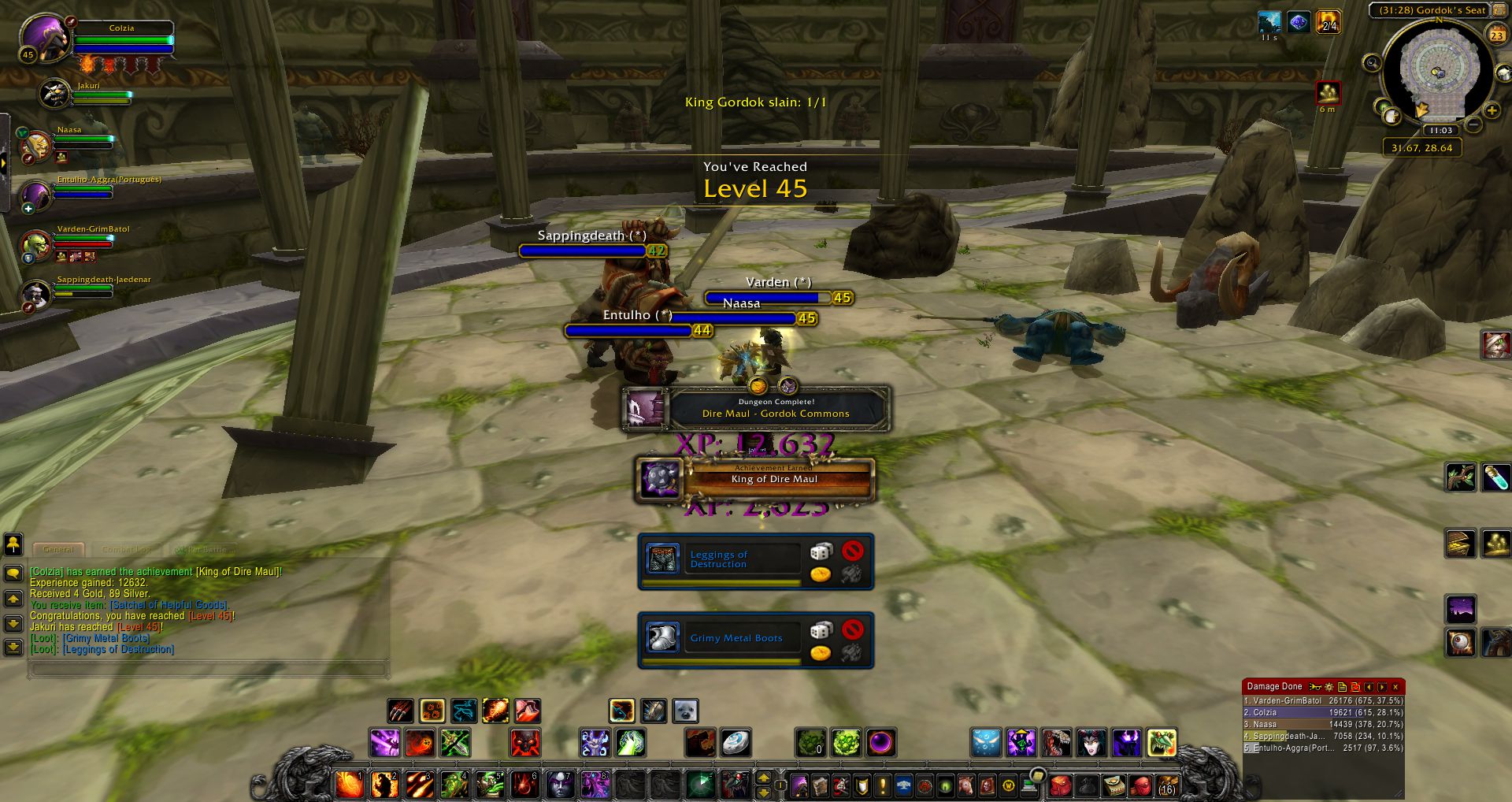The image size is (1512, 802).
Task: Open the Combat Log chat tab
Action: (x=126, y=549)
